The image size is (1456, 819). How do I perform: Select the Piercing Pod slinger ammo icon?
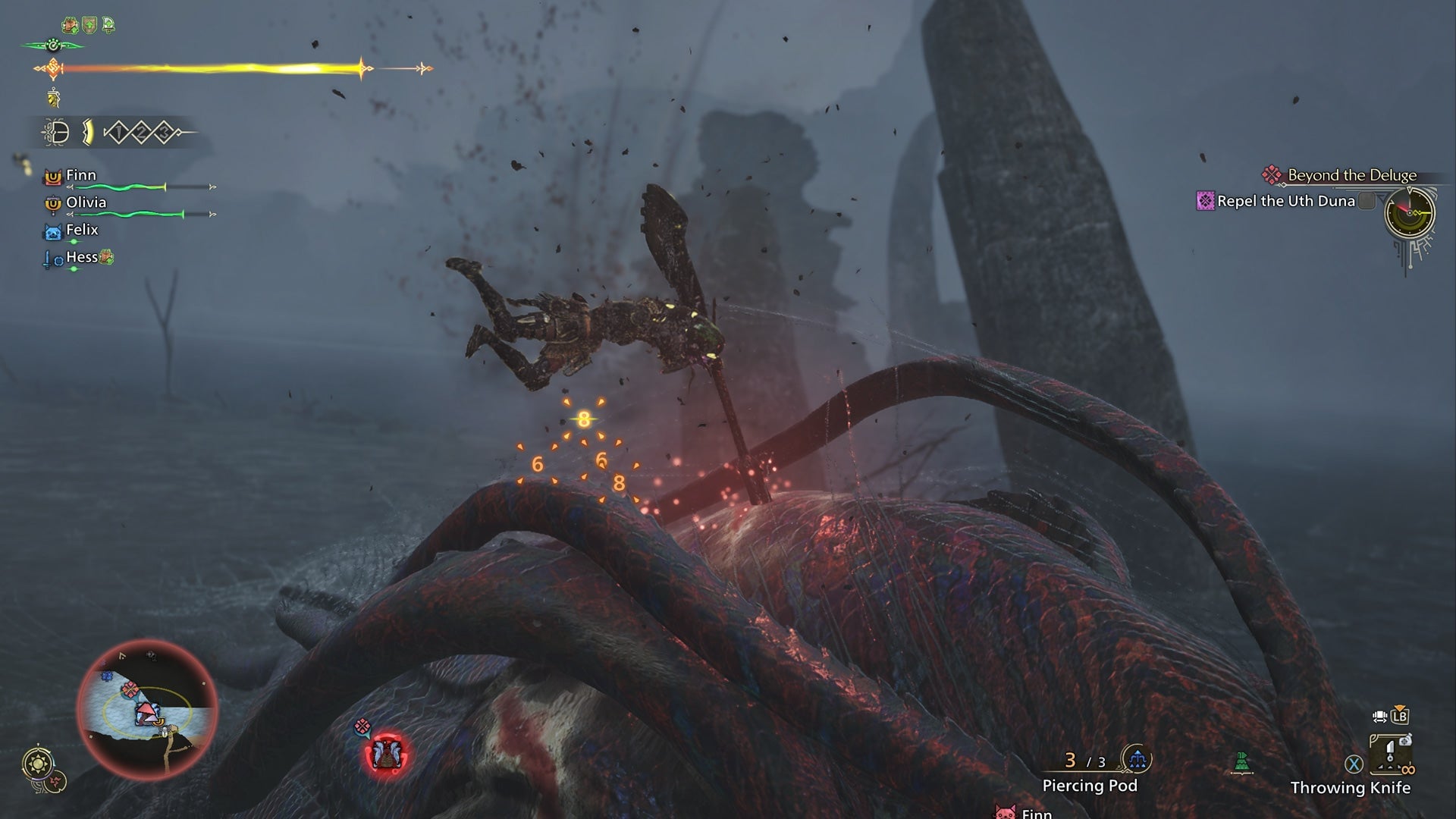coord(1136,758)
